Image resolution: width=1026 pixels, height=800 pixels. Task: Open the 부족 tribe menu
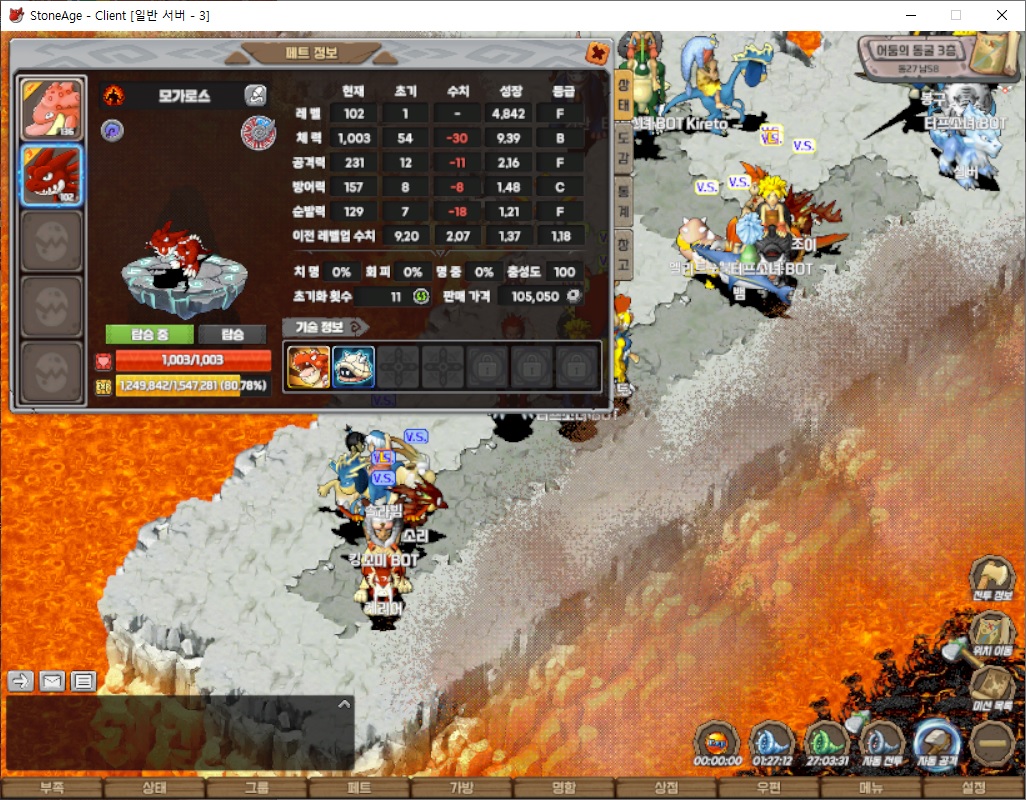(x=52, y=788)
